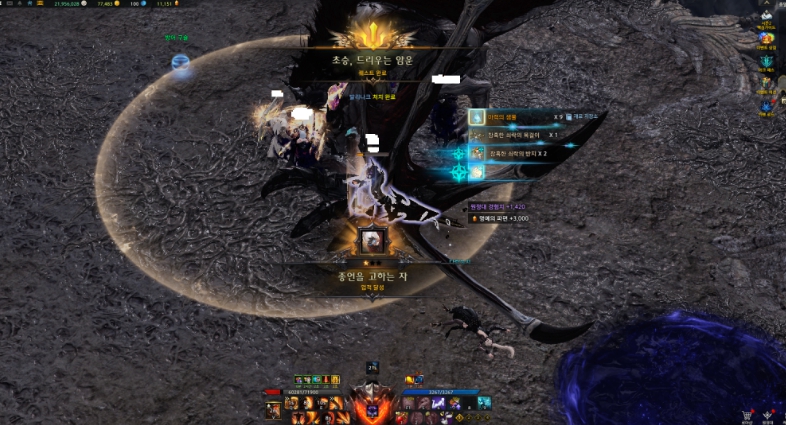Select the achievement portrait above 종언을 고하는 자
This screenshot has width=786, height=425.
click(x=372, y=240)
